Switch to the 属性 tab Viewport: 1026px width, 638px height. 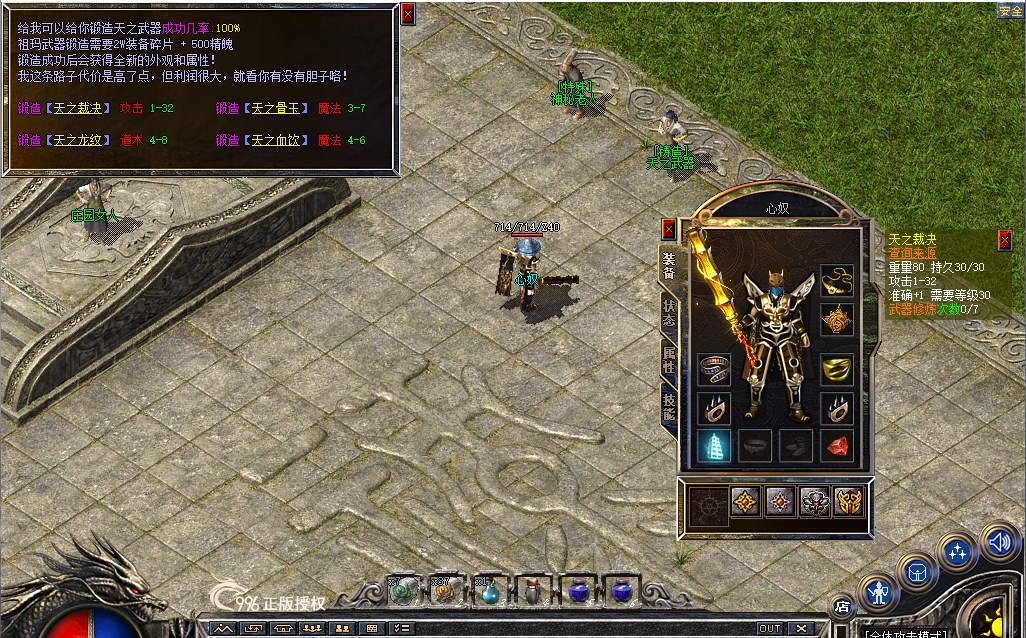click(669, 360)
